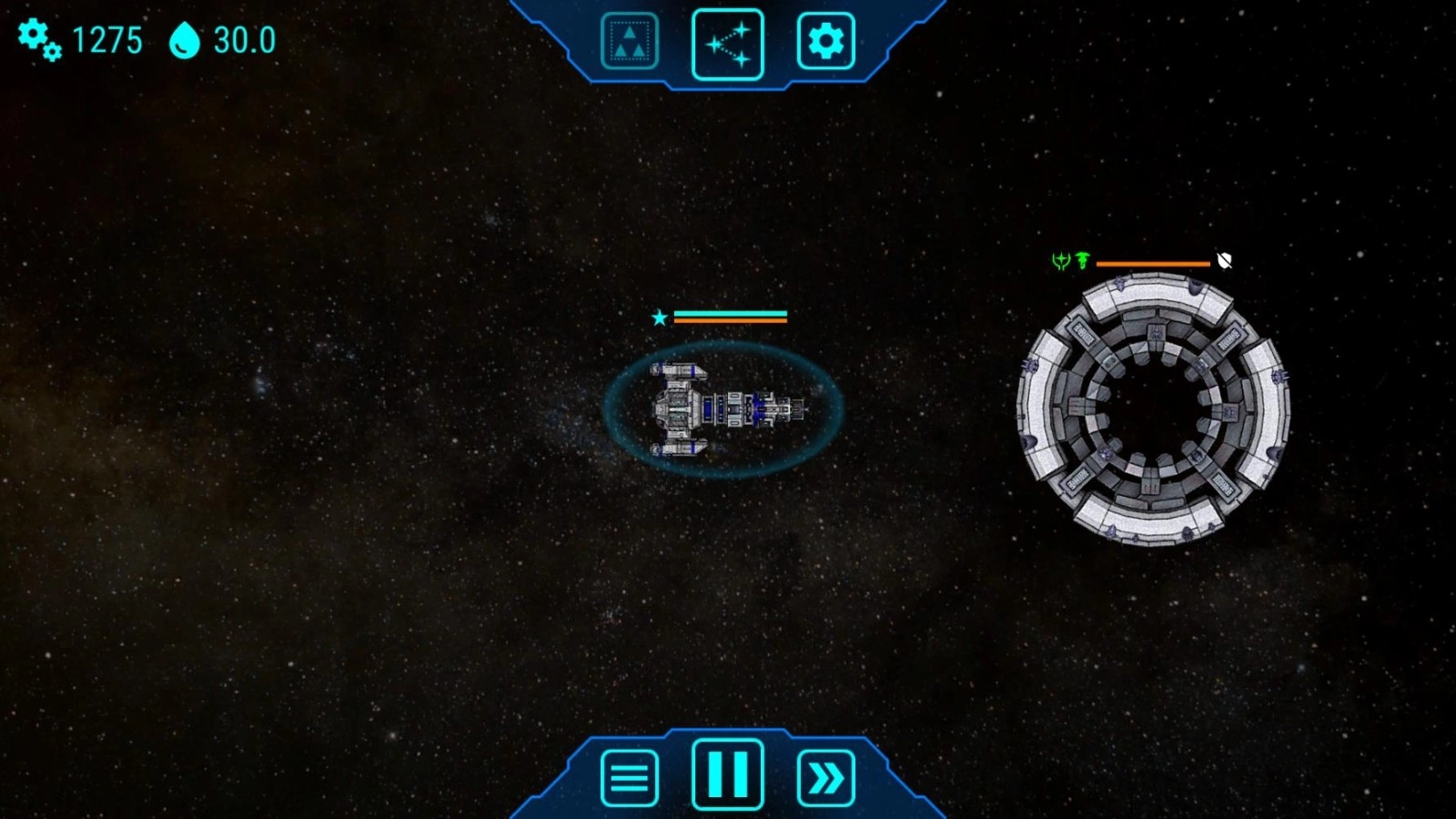This screenshot has height=819, width=1456.
Task: Open the three-line list menu button
Action: point(629,778)
